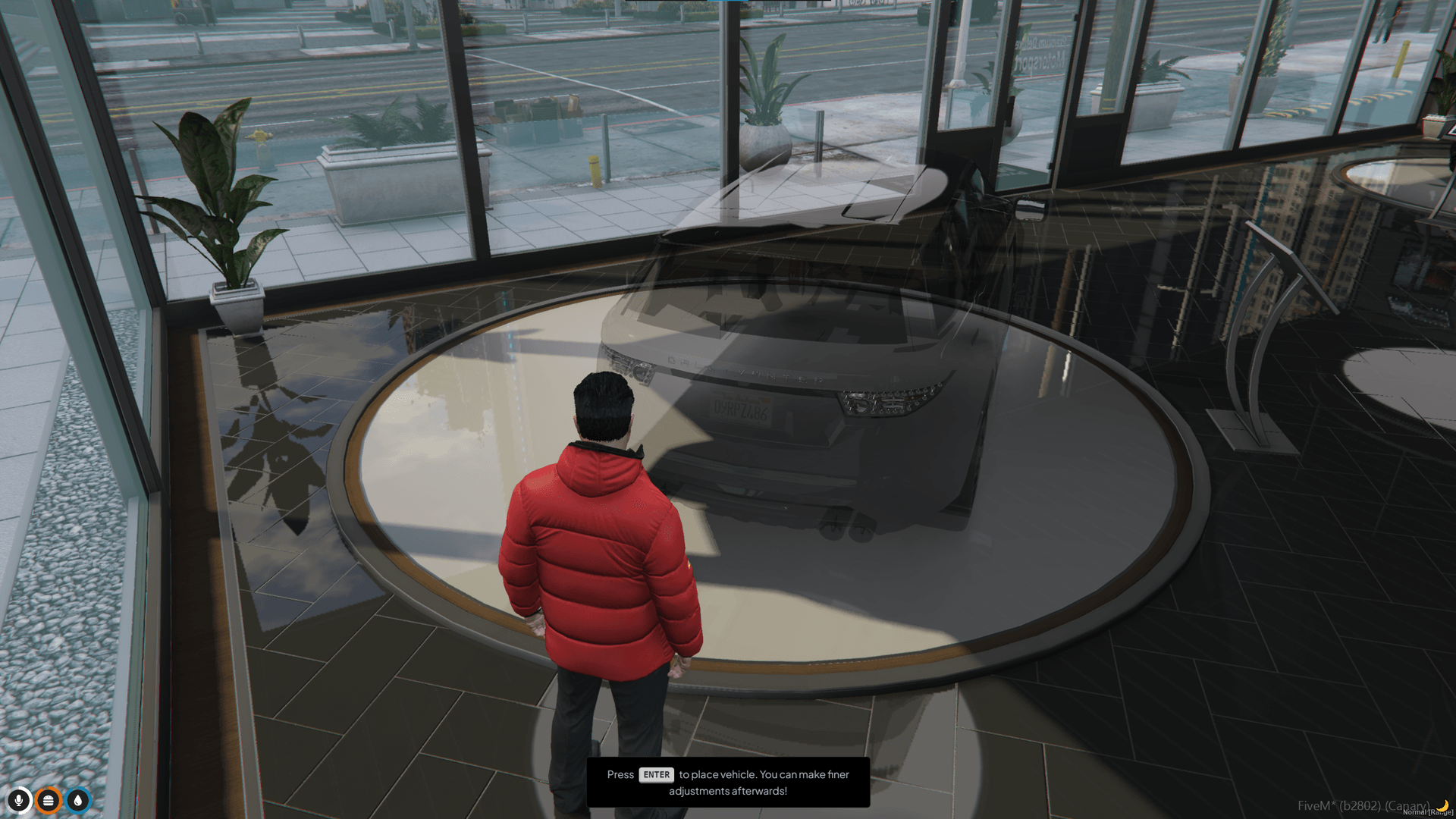Click the burger hunger status icon
Screen dimensions: 1456x819
click(48, 801)
